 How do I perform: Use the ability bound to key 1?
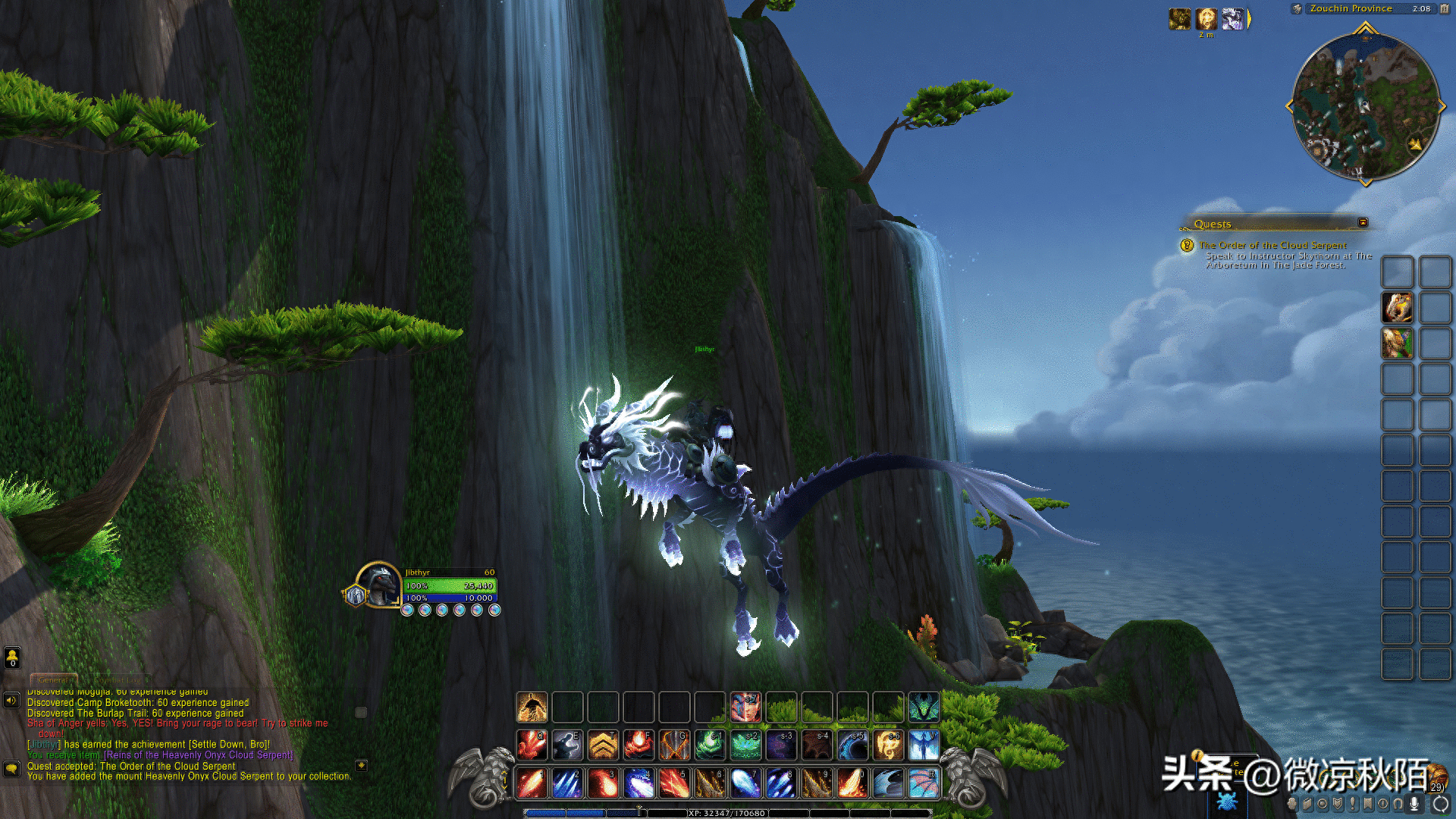point(532,783)
